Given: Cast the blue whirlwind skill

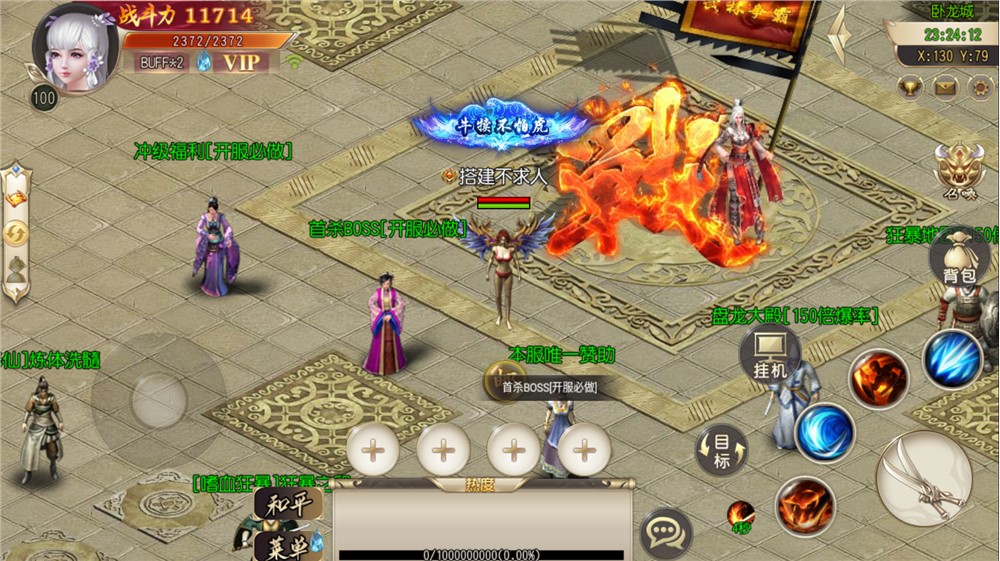Looking at the screenshot, I should [825, 432].
